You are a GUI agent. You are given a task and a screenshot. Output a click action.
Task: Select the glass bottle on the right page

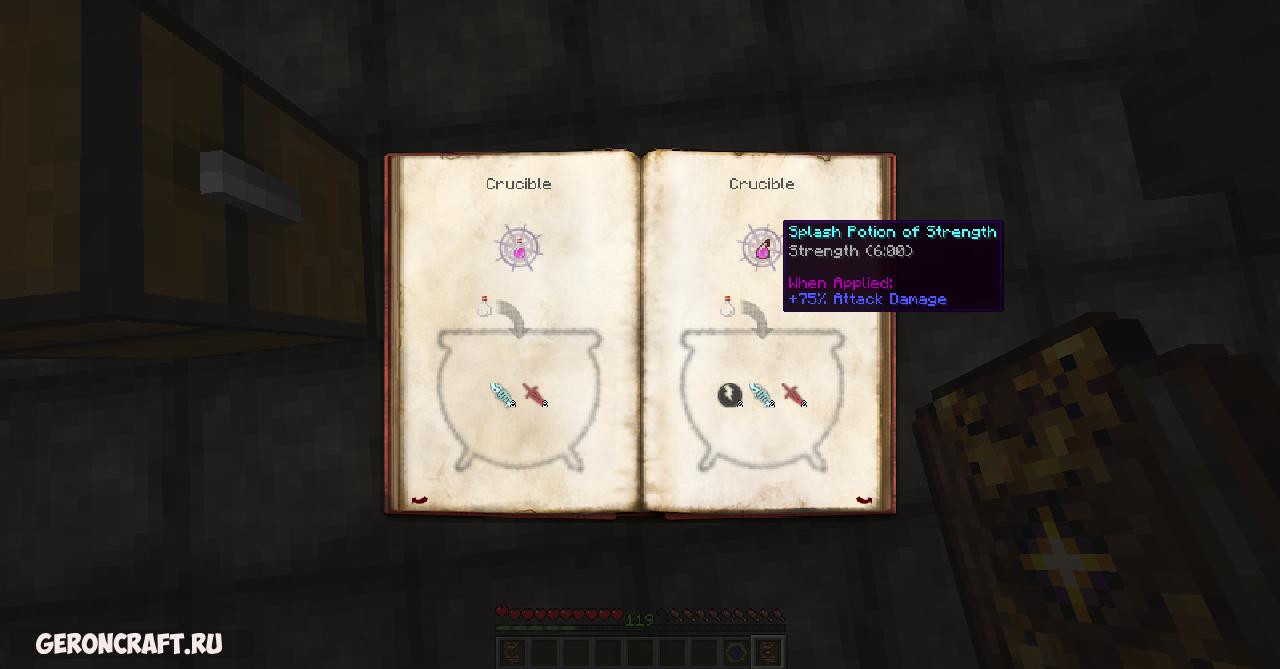pos(728,306)
